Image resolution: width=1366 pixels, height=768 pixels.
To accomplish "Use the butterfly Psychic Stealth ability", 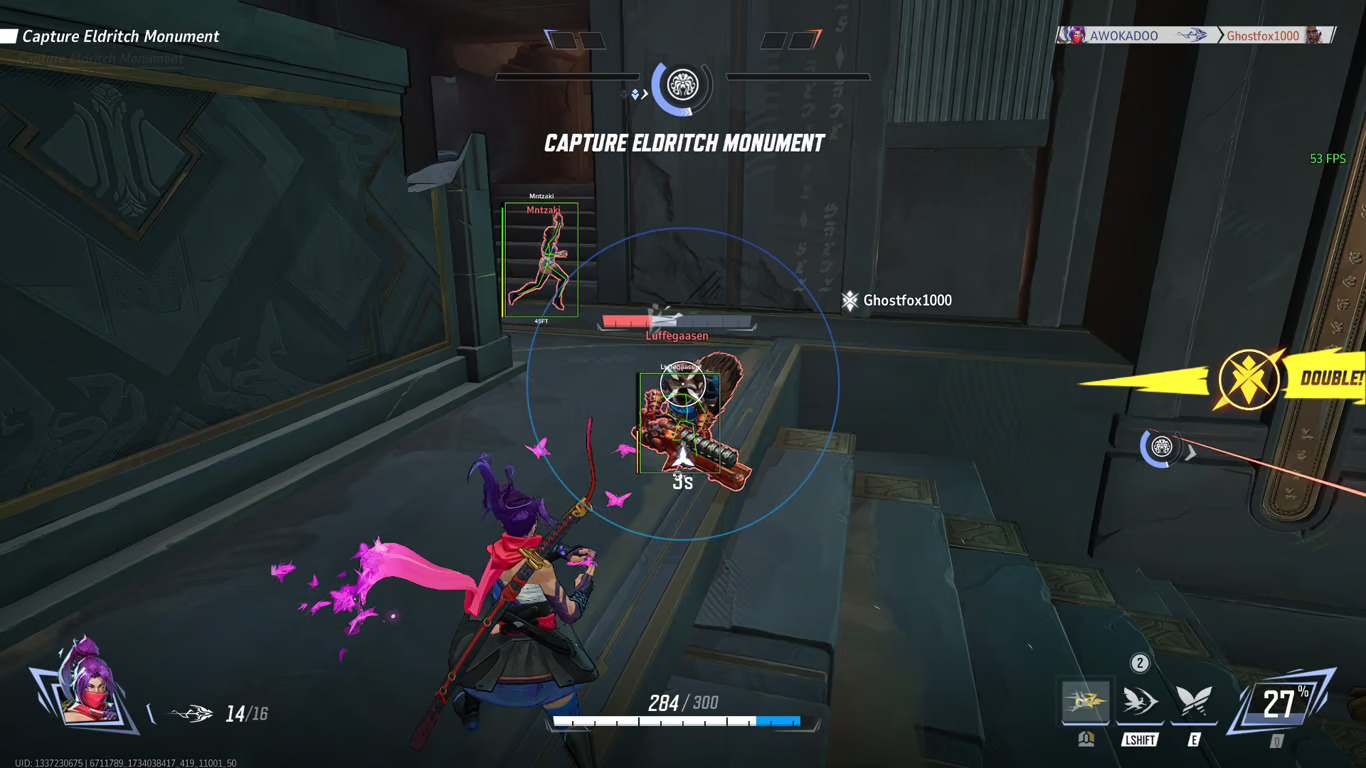I will (1193, 702).
